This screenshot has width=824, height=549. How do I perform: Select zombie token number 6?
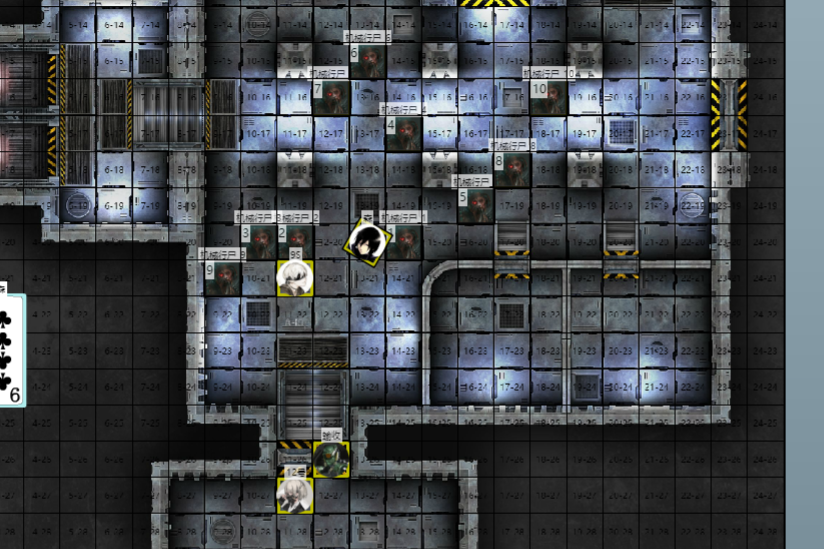click(368, 61)
